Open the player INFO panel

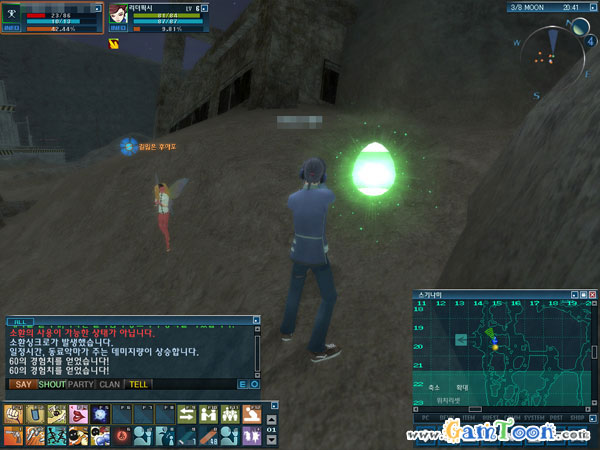[x=12, y=28]
